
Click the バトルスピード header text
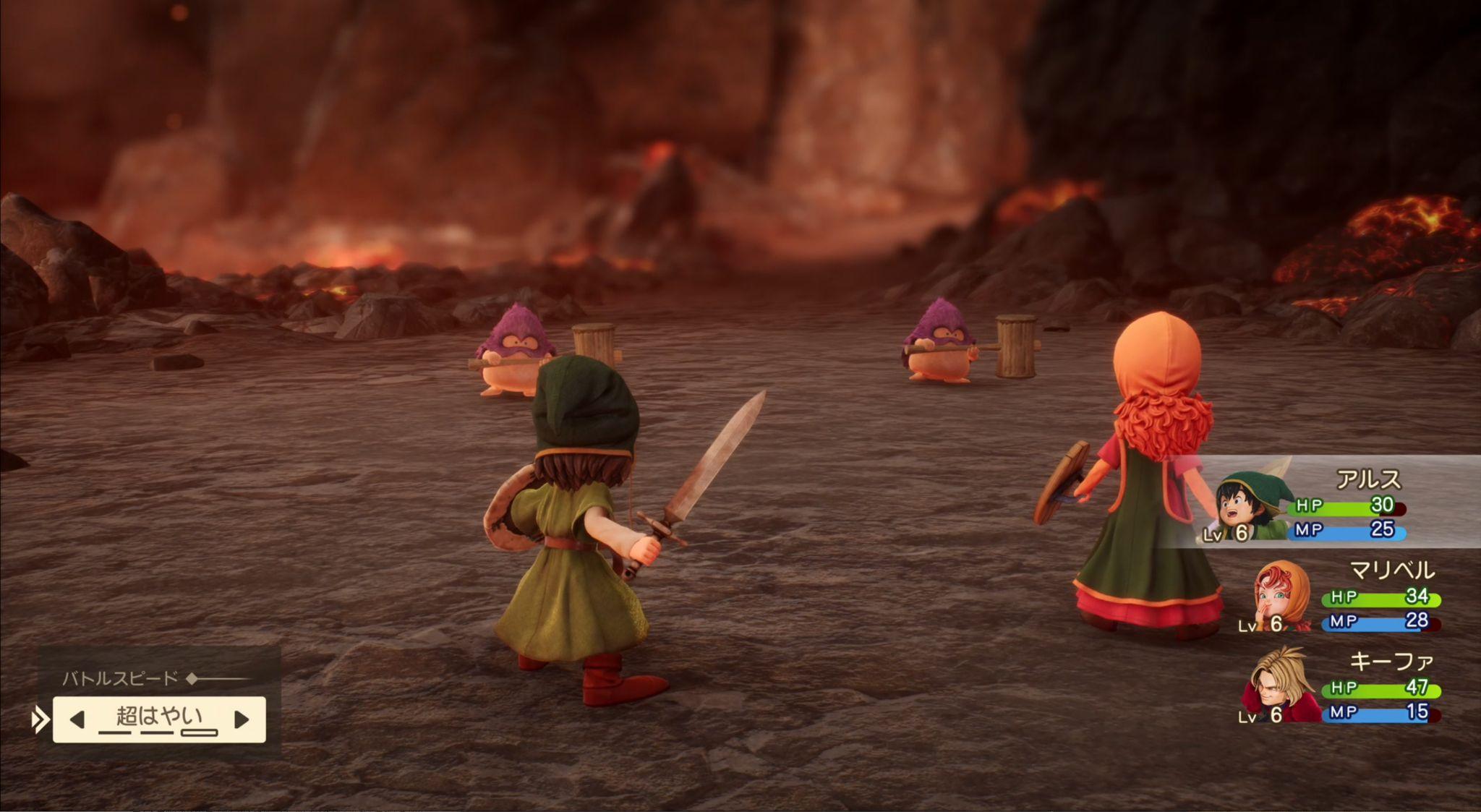click(120, 678)
